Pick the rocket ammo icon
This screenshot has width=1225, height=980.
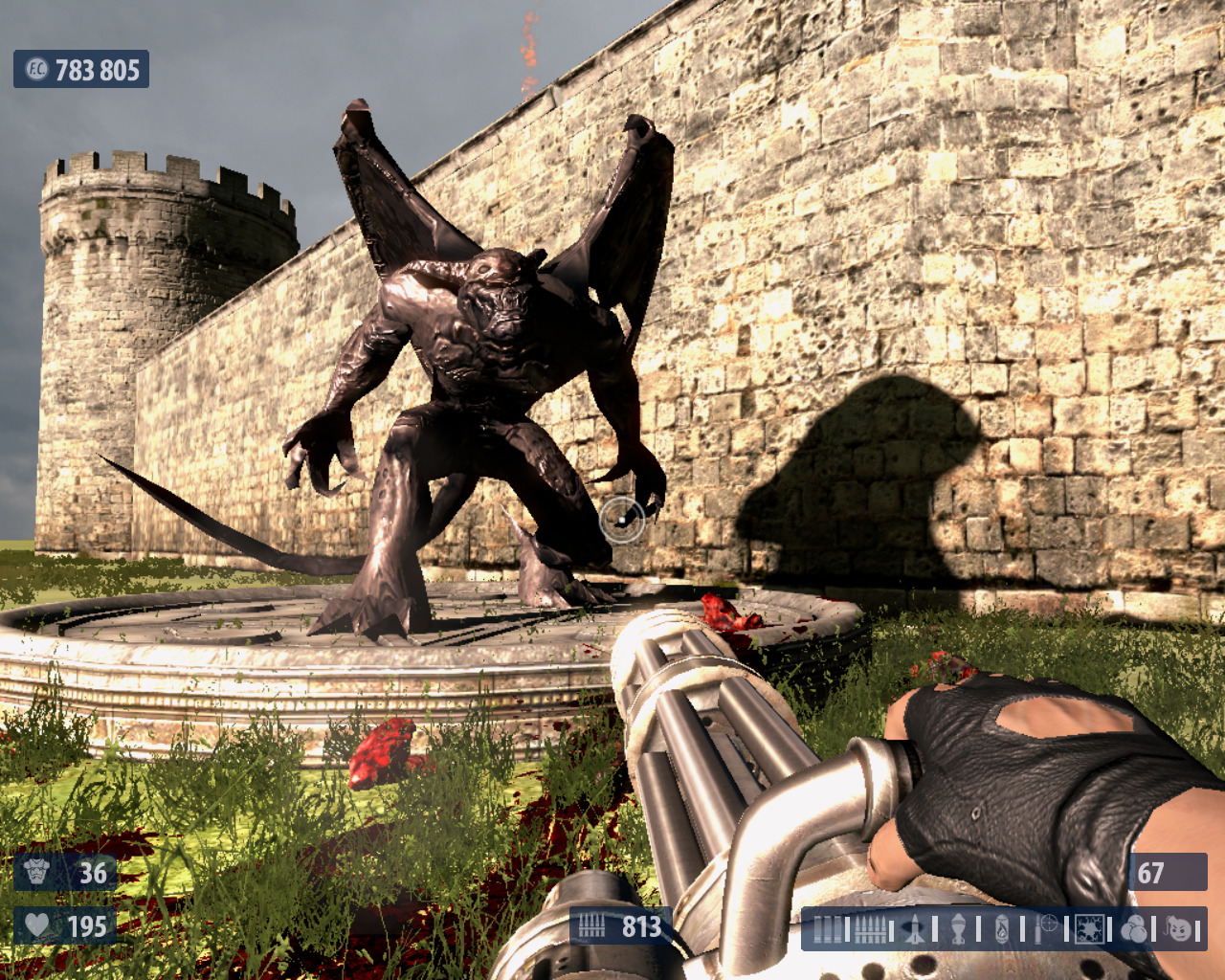pyautogui.click(x=916, y=928)
